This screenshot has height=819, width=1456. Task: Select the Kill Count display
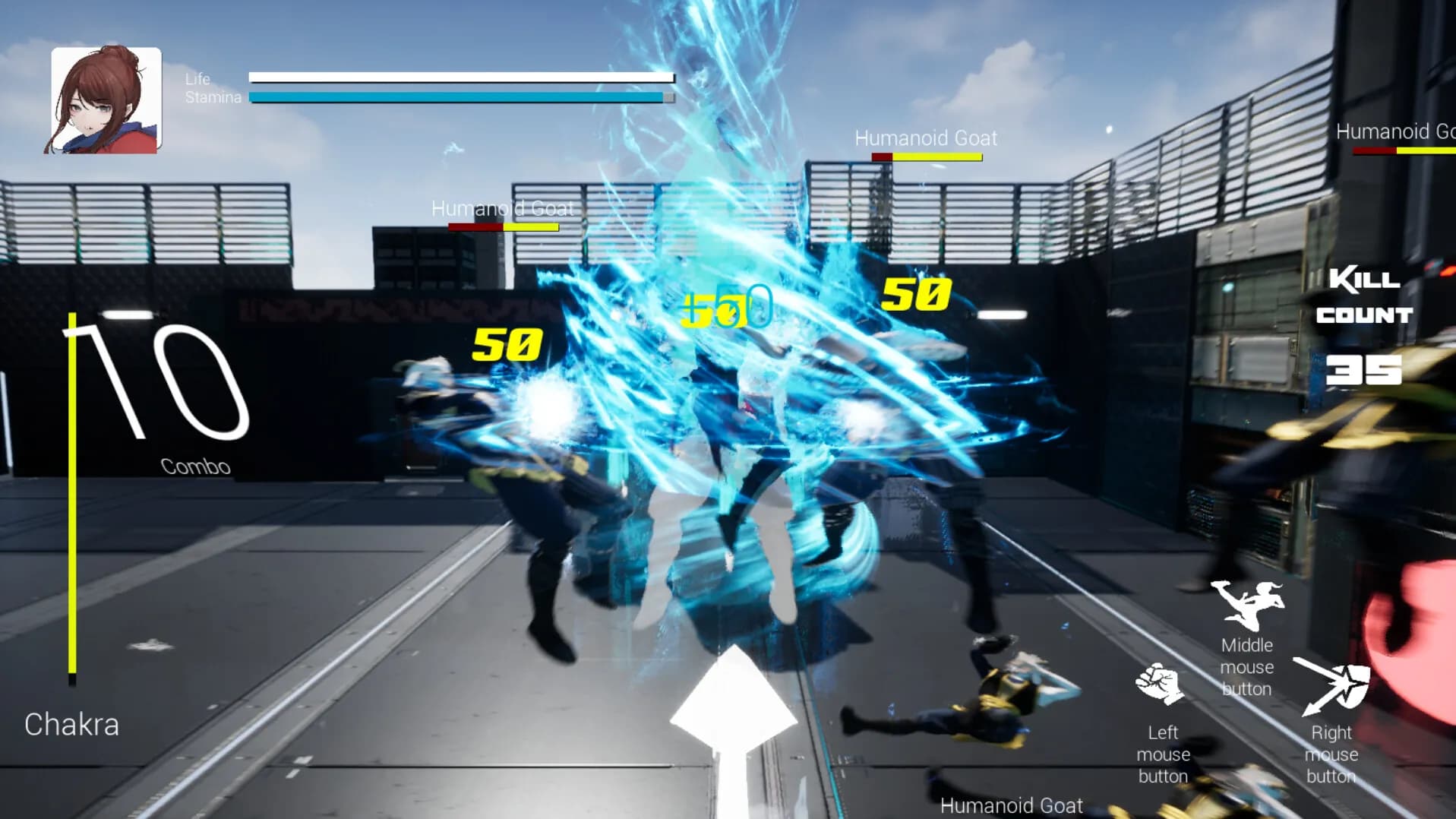[1364, 298]
